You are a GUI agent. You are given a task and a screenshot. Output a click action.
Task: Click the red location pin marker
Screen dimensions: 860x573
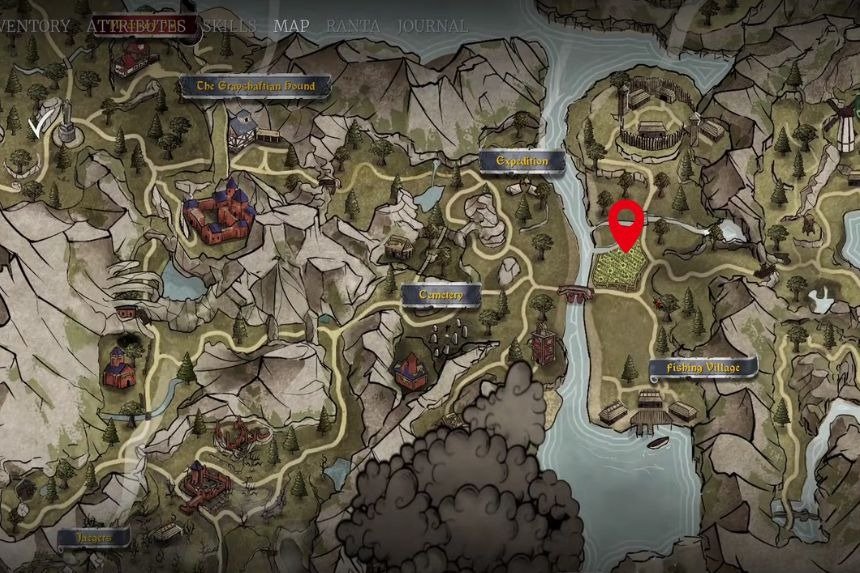(x=627, y=222)
